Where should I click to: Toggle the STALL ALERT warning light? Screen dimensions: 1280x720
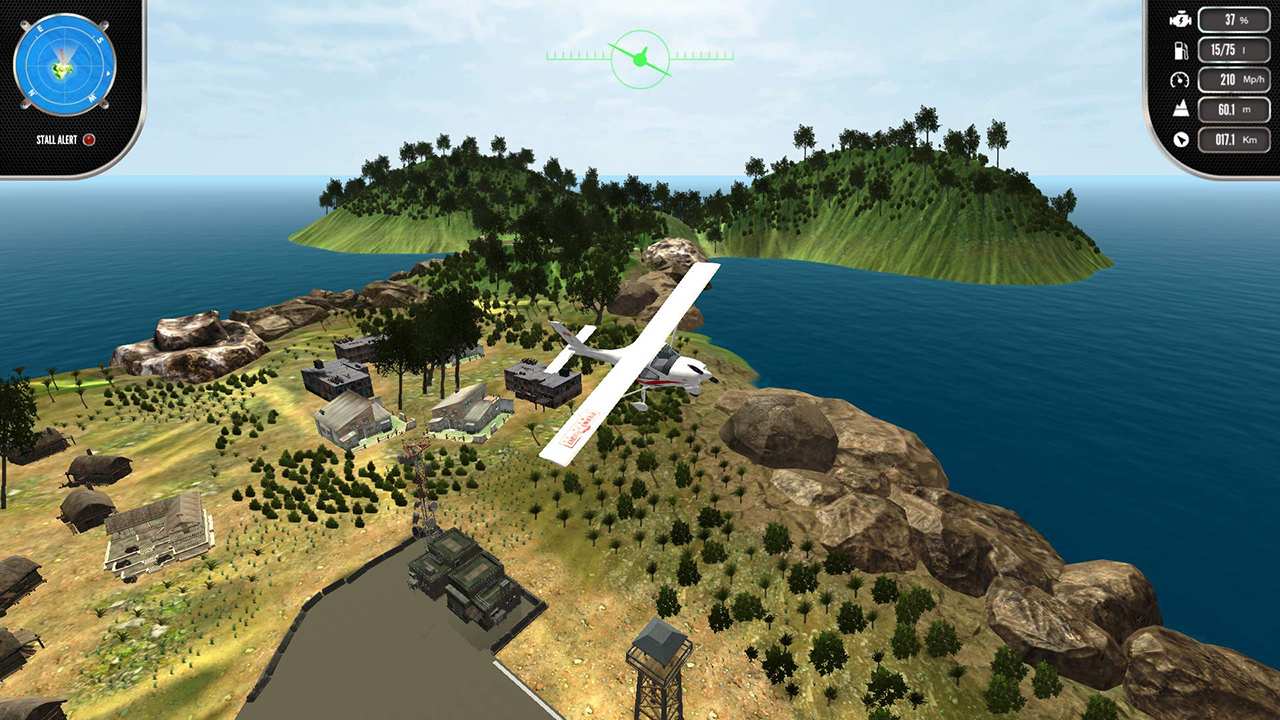89,139
